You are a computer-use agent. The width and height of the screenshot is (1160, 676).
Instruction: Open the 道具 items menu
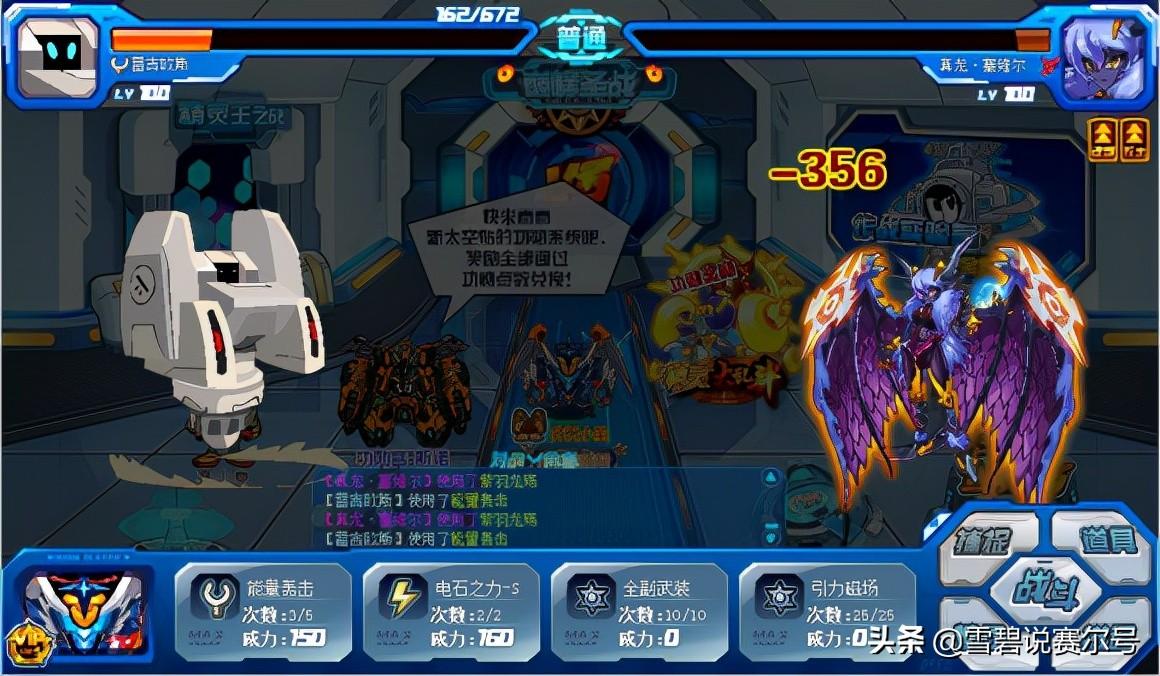1106,541
